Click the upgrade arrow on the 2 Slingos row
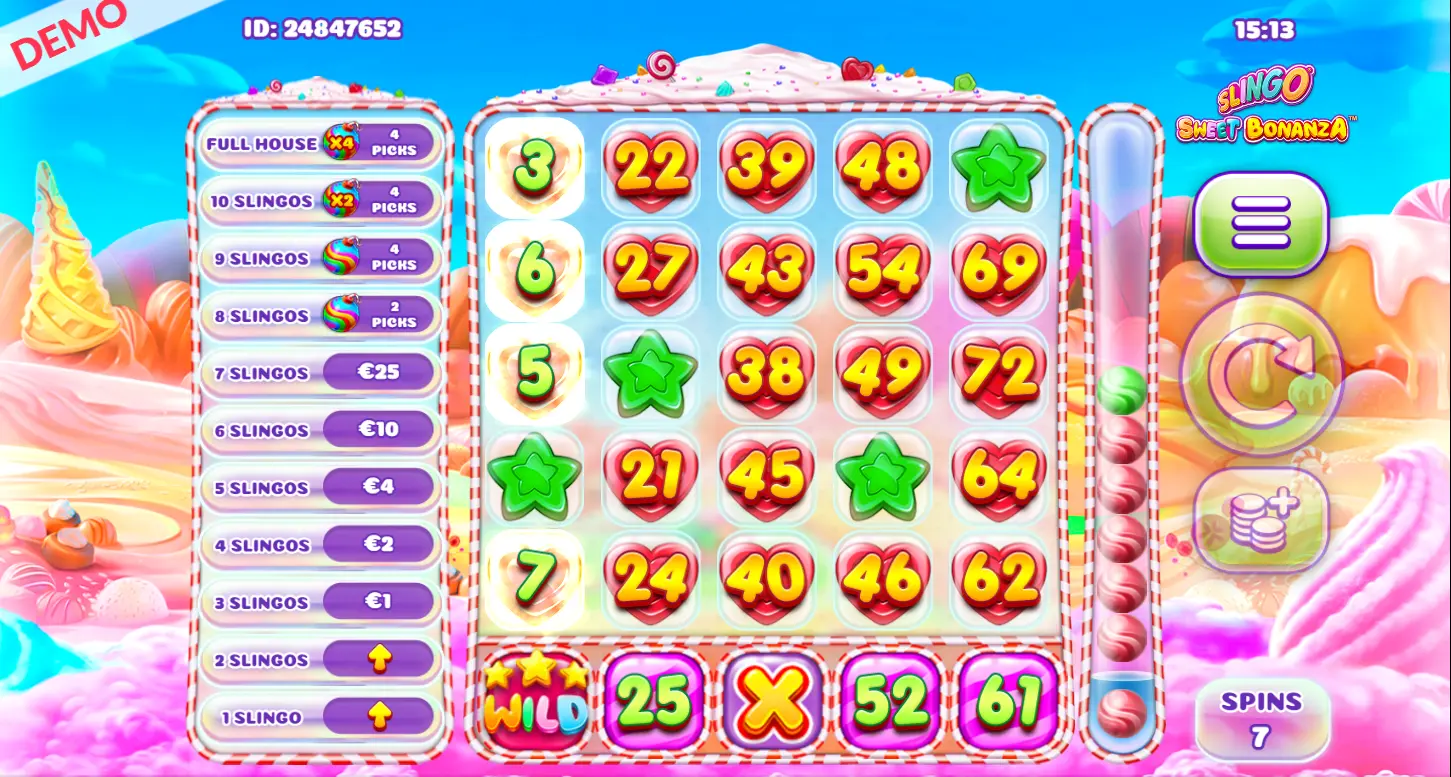 point(382,659)
